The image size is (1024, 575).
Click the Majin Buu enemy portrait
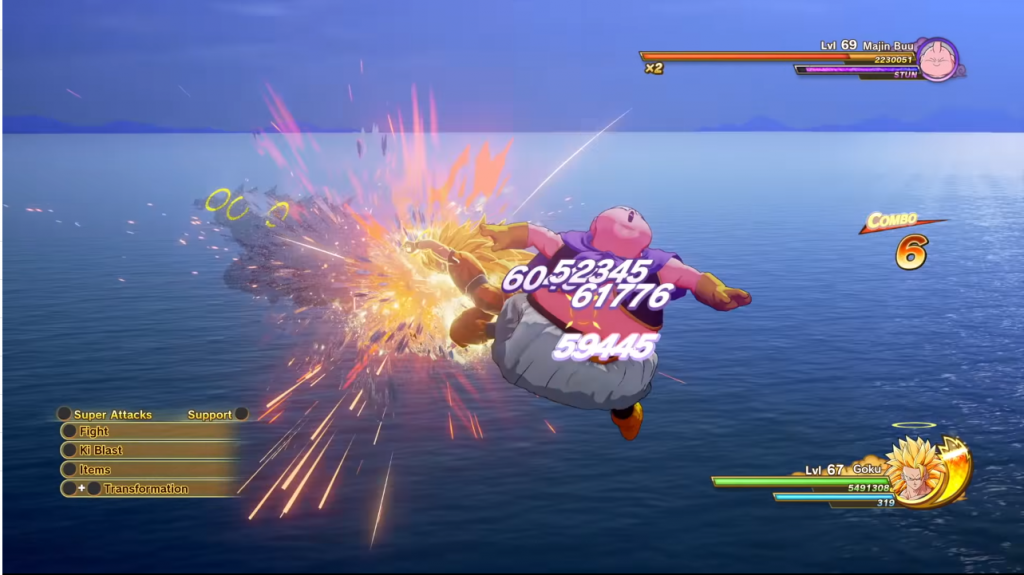tap(937, 59)
